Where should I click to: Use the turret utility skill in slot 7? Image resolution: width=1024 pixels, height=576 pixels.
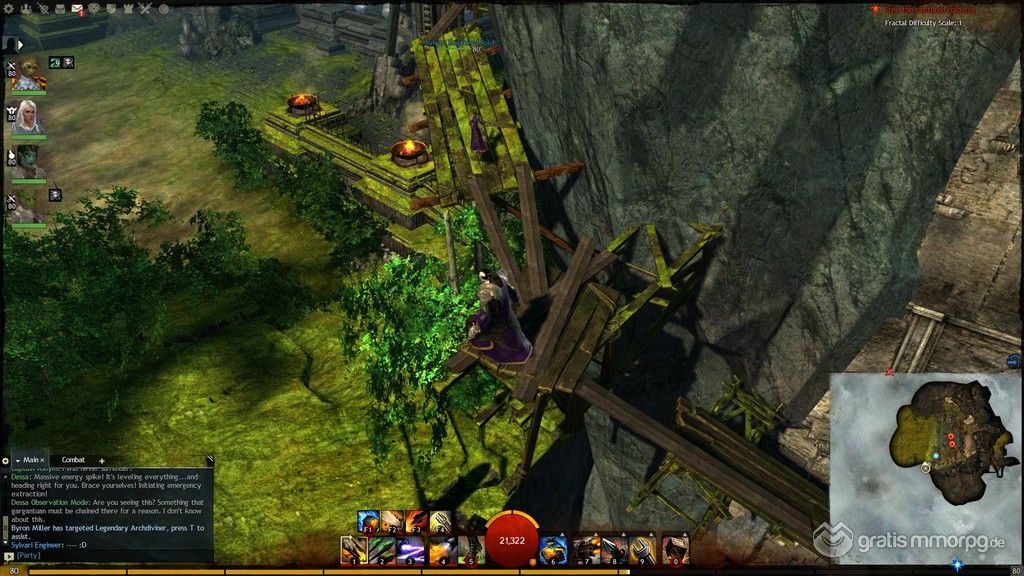pos(589,548)
